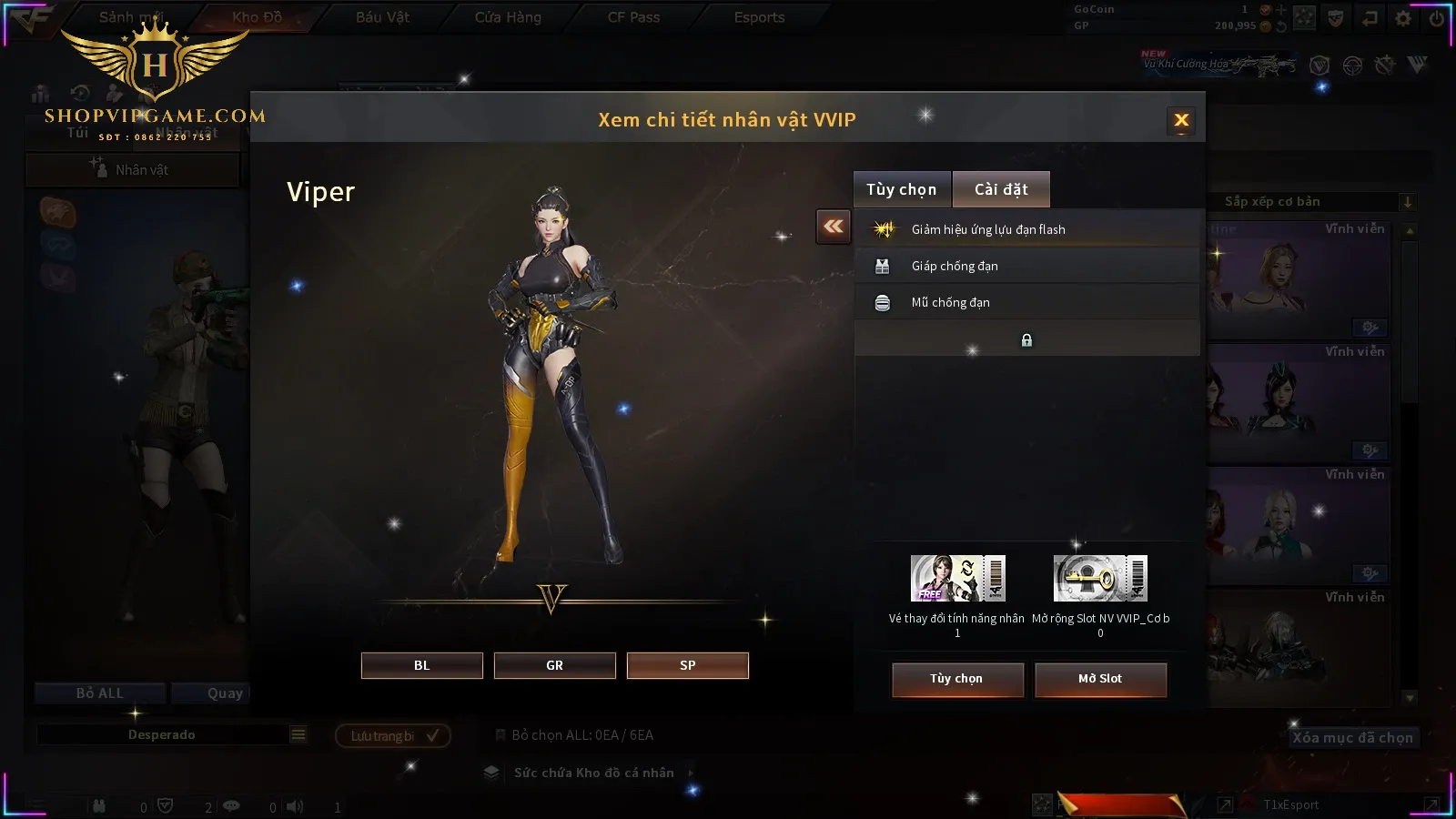Select the Giảm hiệu ứng lựu đạn flash row
The width and height of the screenshot is (1456, 819).
1026,229
